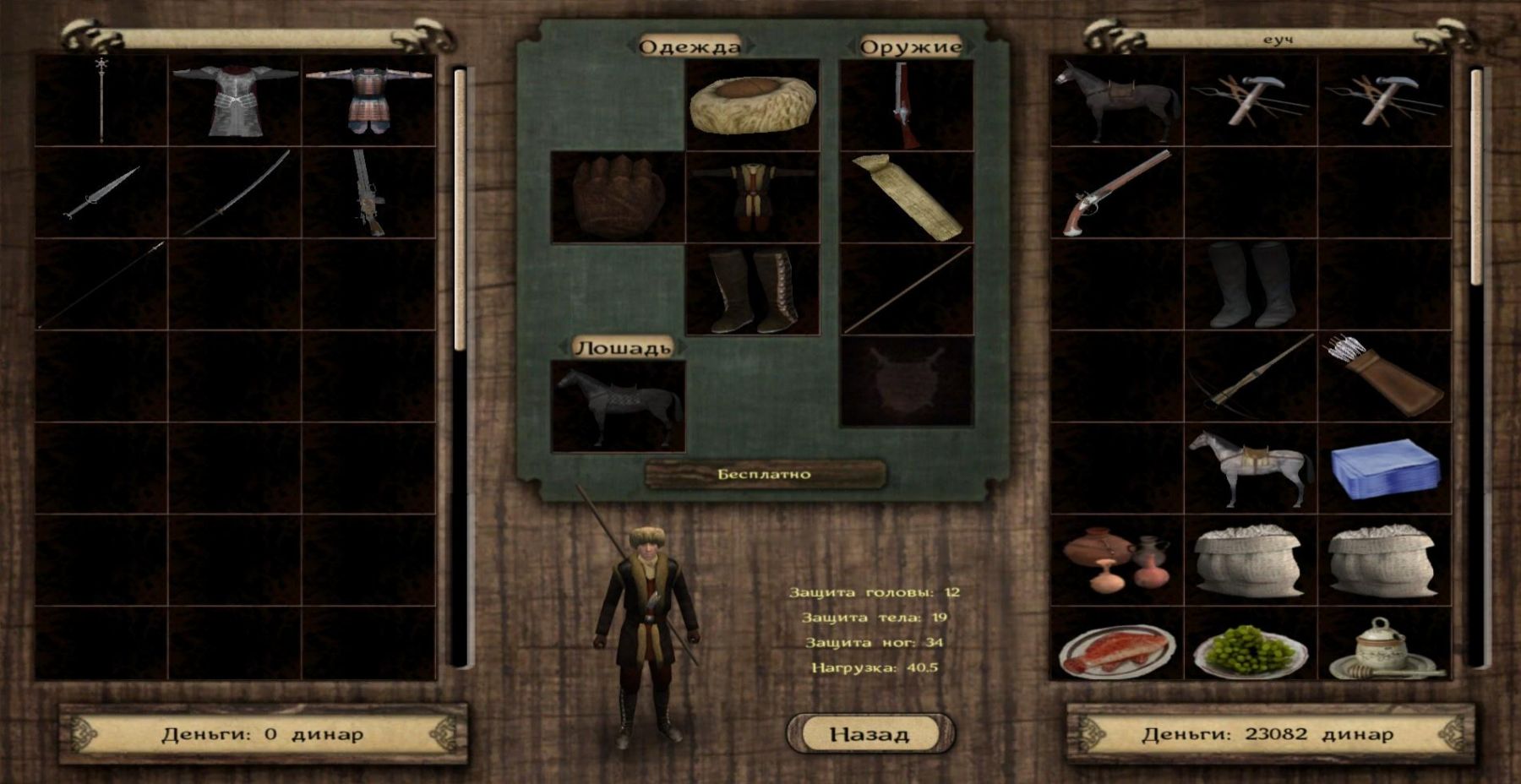Select the equipped spear weapon slot
This screenshot has height=784, width=1521.
click(x=906, y=290)
